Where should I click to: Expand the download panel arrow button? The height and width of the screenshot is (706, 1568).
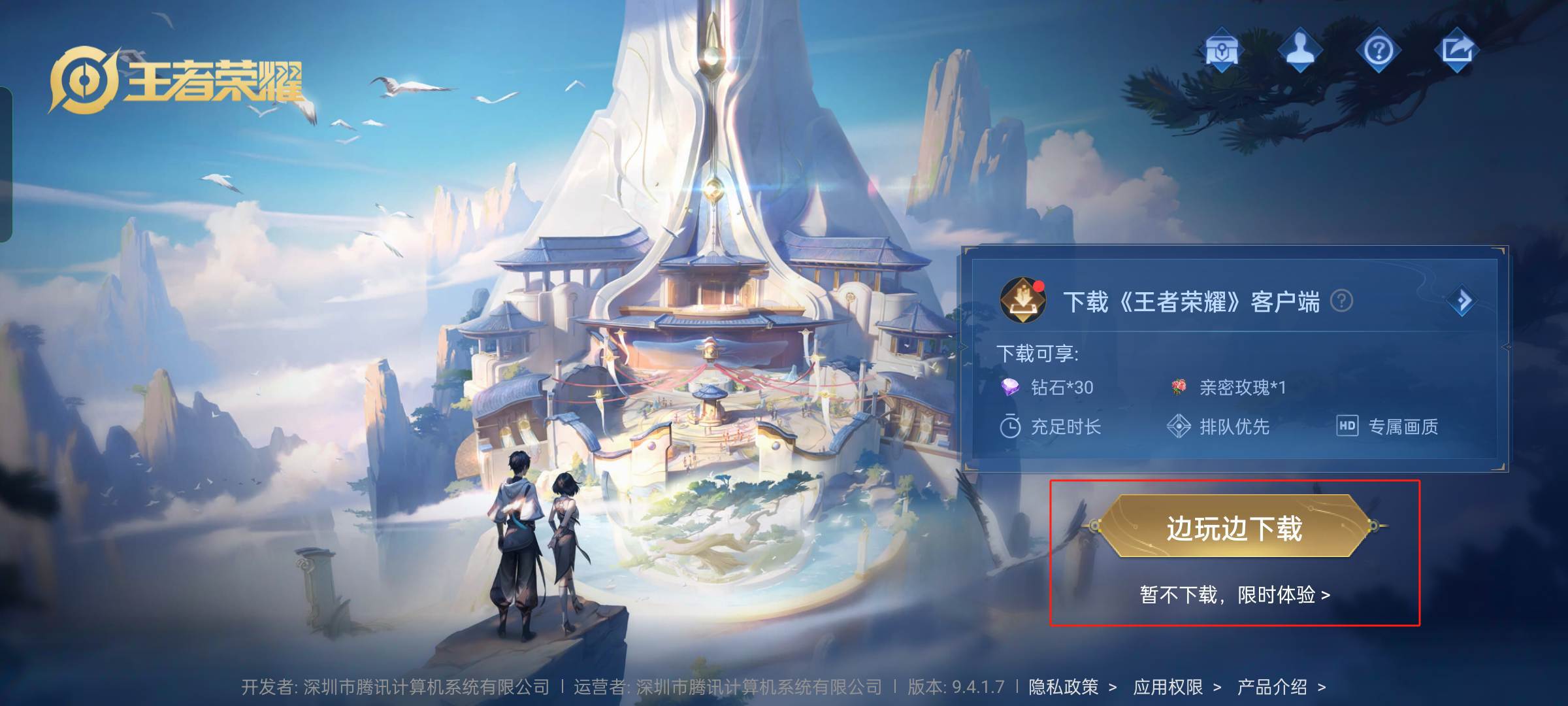1462,301
